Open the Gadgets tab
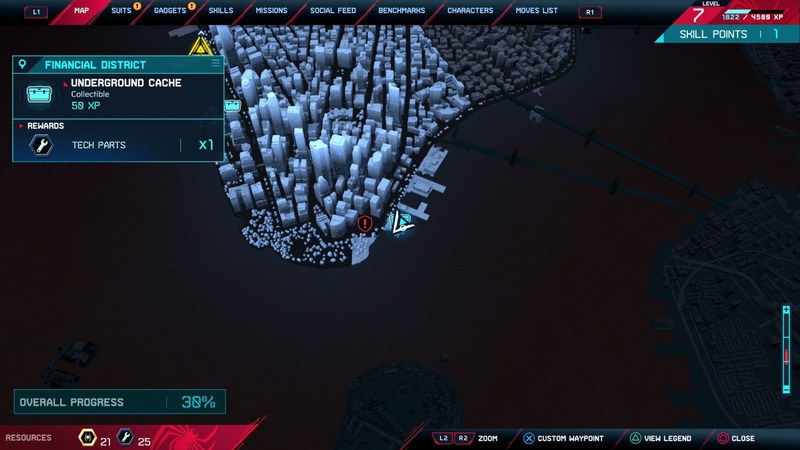This screenshot has width=800, height=450. 170,11
